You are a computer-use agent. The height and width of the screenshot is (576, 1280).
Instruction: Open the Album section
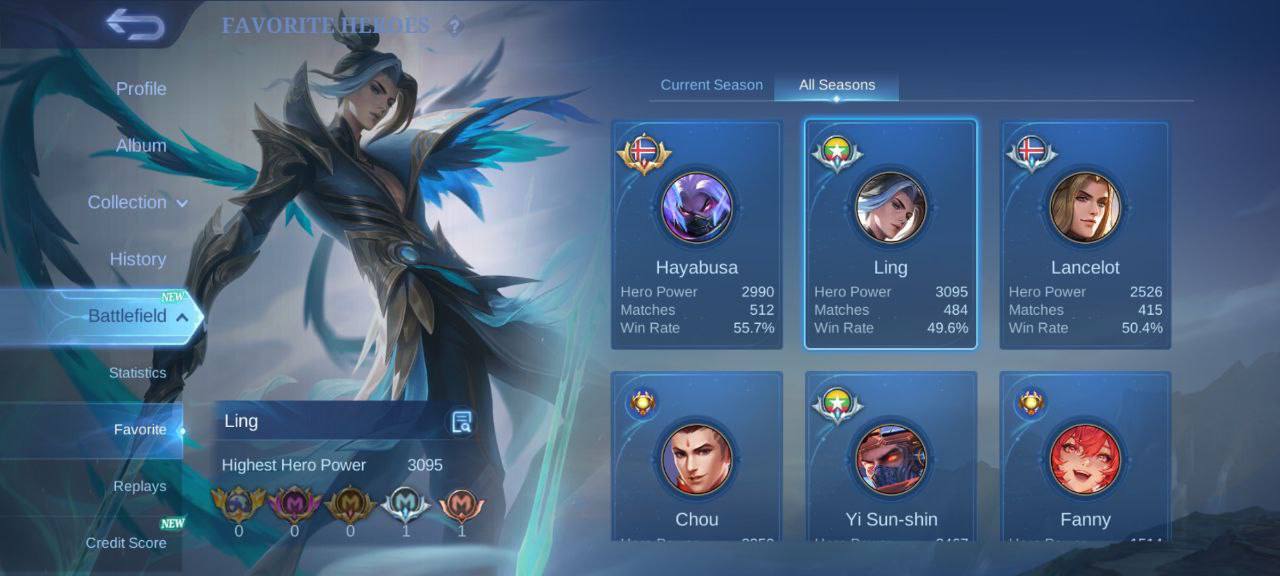coord(141,146)
